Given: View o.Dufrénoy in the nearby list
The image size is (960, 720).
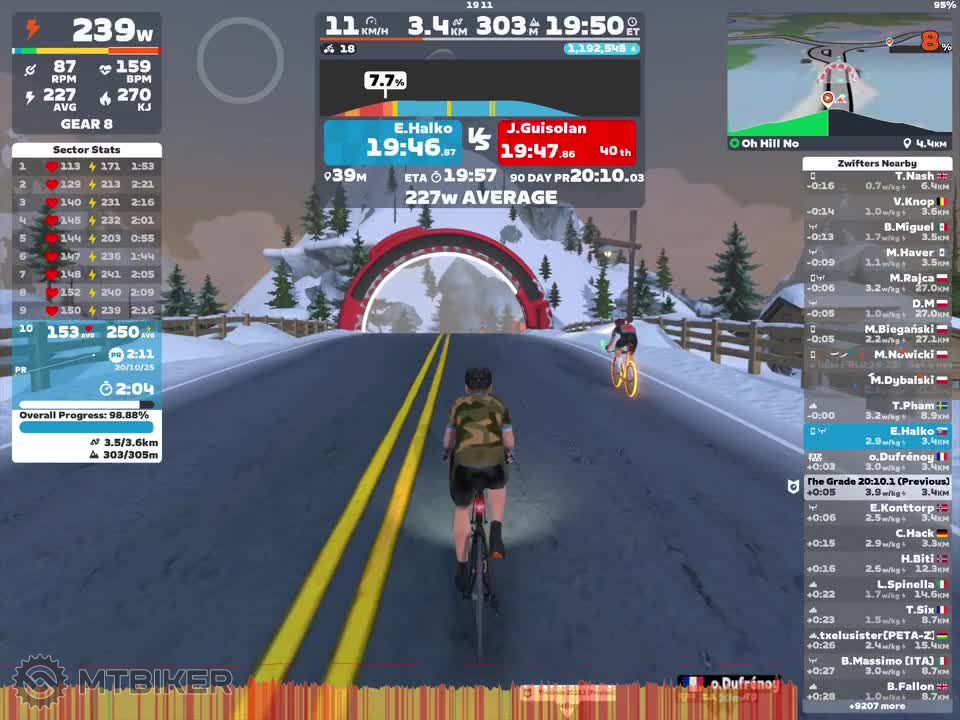Looking at the screenshot, I should [877, 462].
